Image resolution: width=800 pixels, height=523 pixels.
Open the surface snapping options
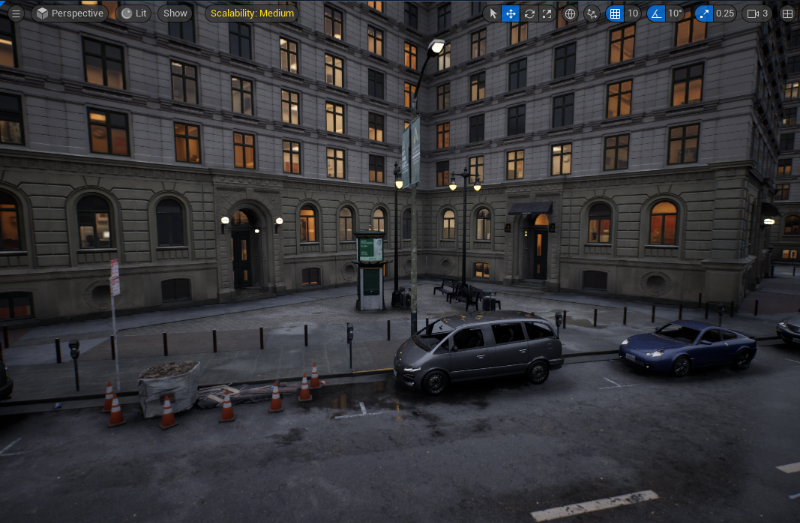(591, 13)
